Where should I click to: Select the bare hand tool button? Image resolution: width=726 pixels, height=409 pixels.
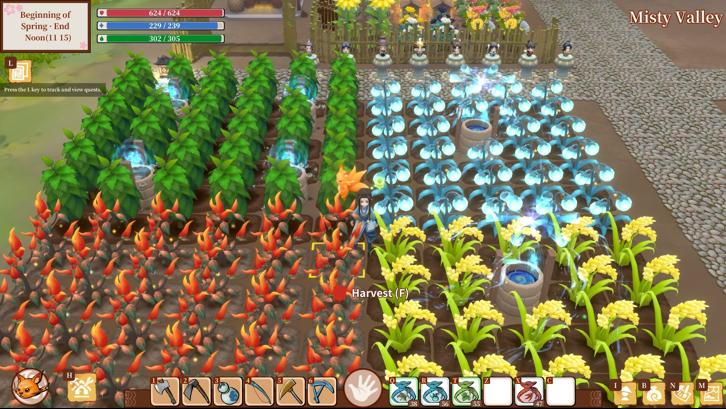(x=363, y=389)
